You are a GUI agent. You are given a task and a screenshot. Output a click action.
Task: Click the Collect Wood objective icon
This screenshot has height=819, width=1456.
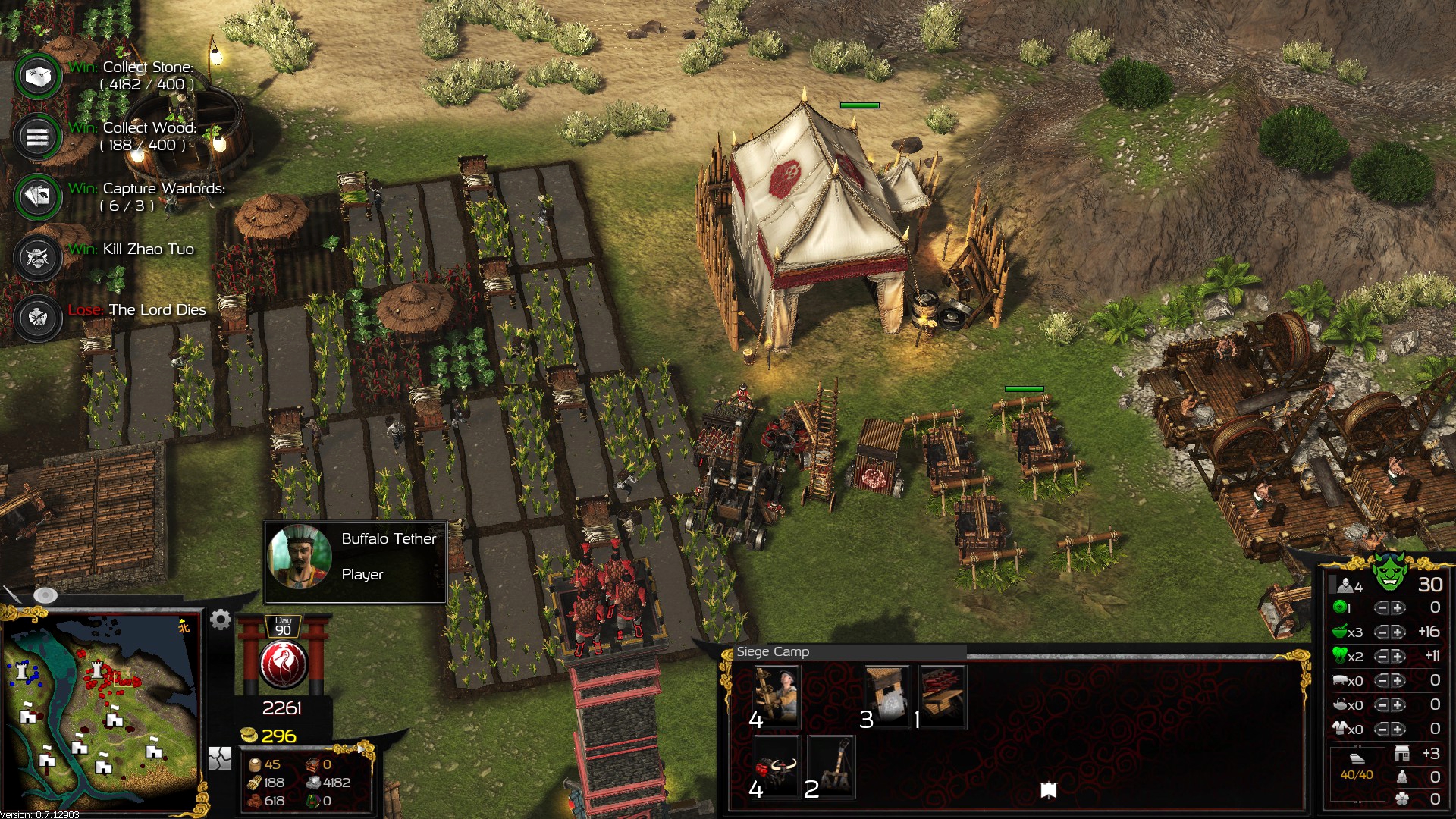(38, 137)
